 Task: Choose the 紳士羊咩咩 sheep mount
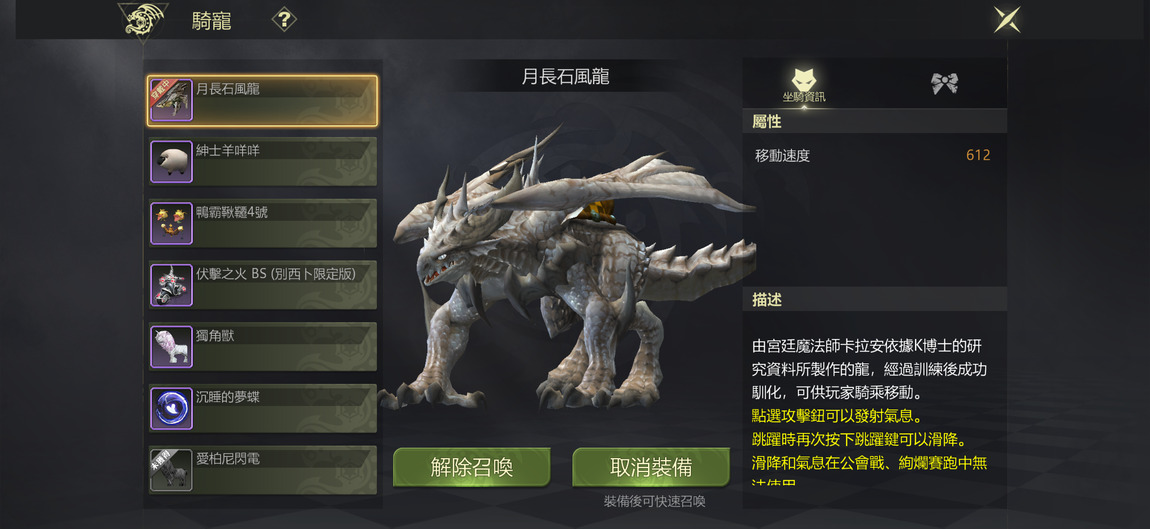[262, 162]
